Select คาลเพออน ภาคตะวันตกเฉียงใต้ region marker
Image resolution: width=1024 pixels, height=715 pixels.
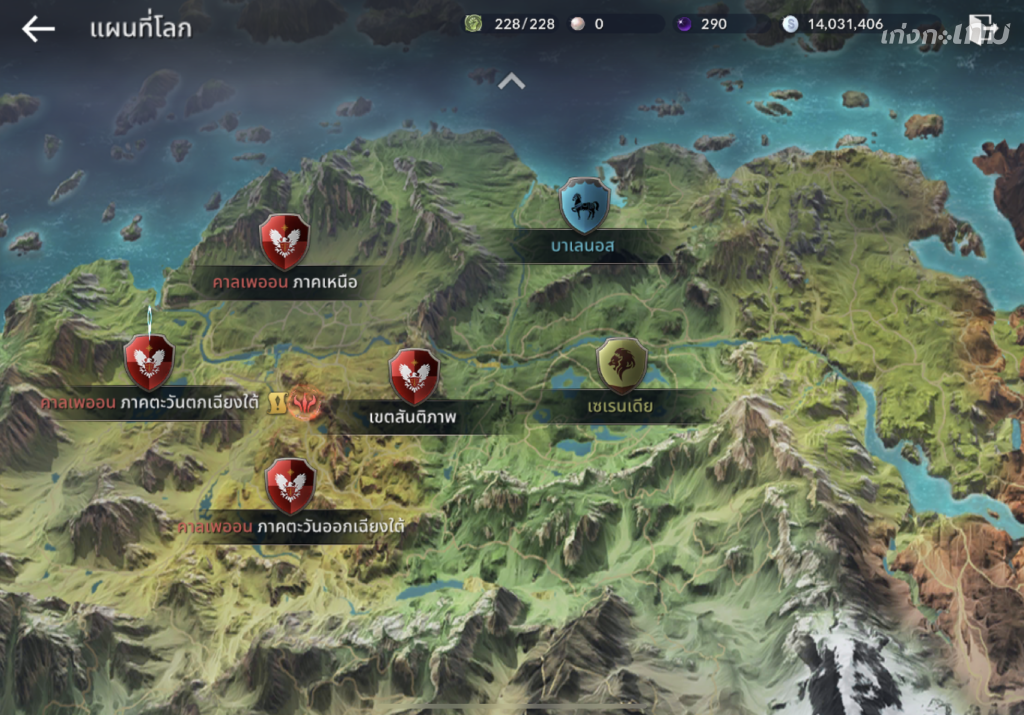(x=149, y=363)
